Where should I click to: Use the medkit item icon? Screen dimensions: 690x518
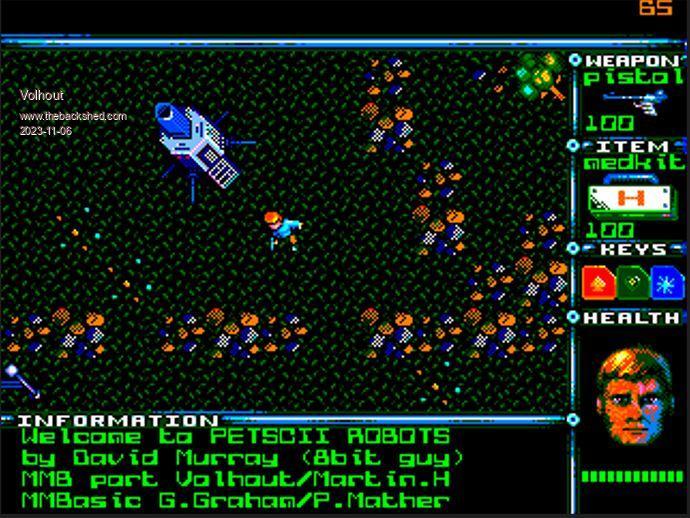tap(631, 198)
